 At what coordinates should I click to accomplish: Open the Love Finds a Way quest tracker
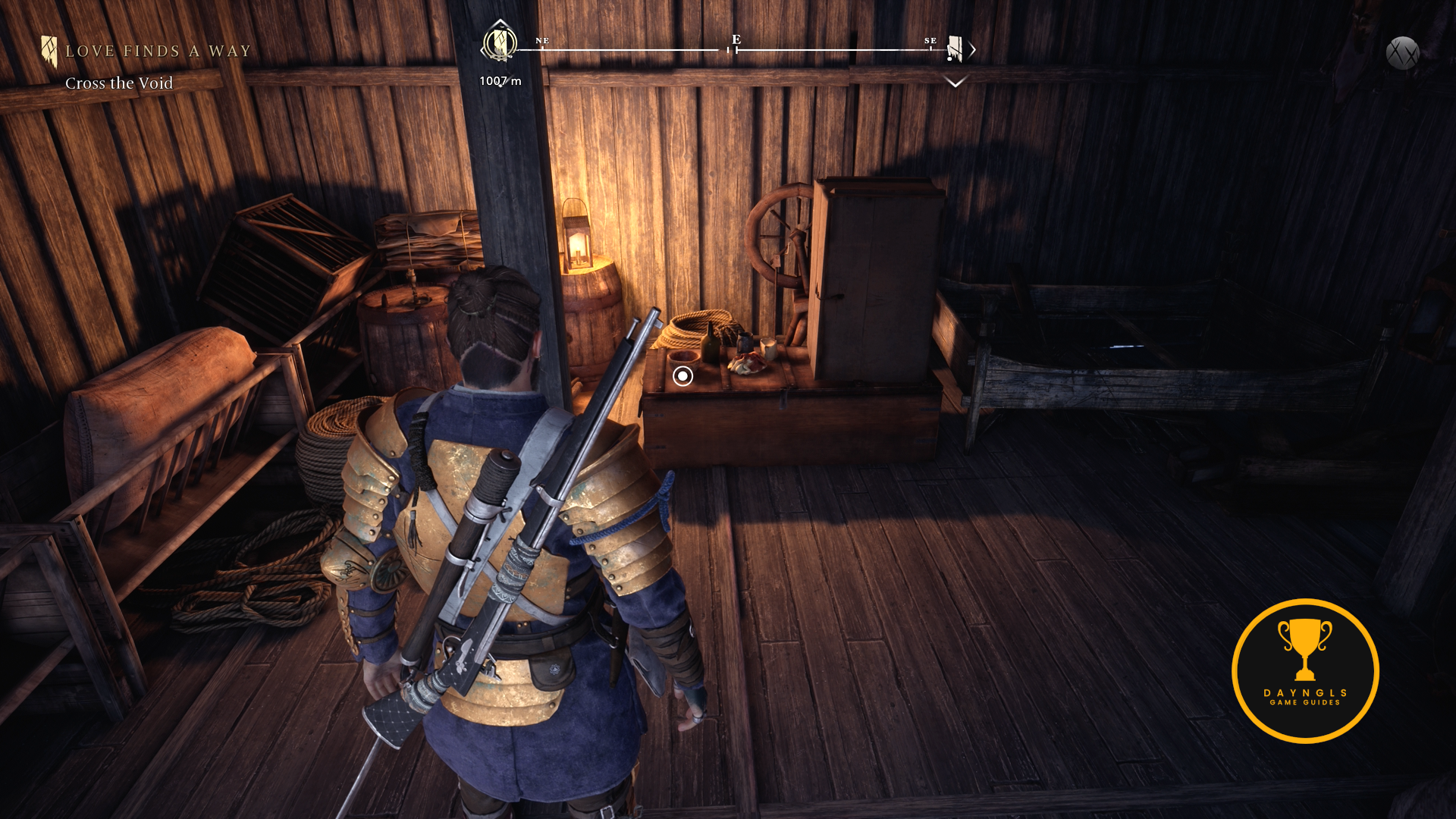tap(157, 52)
